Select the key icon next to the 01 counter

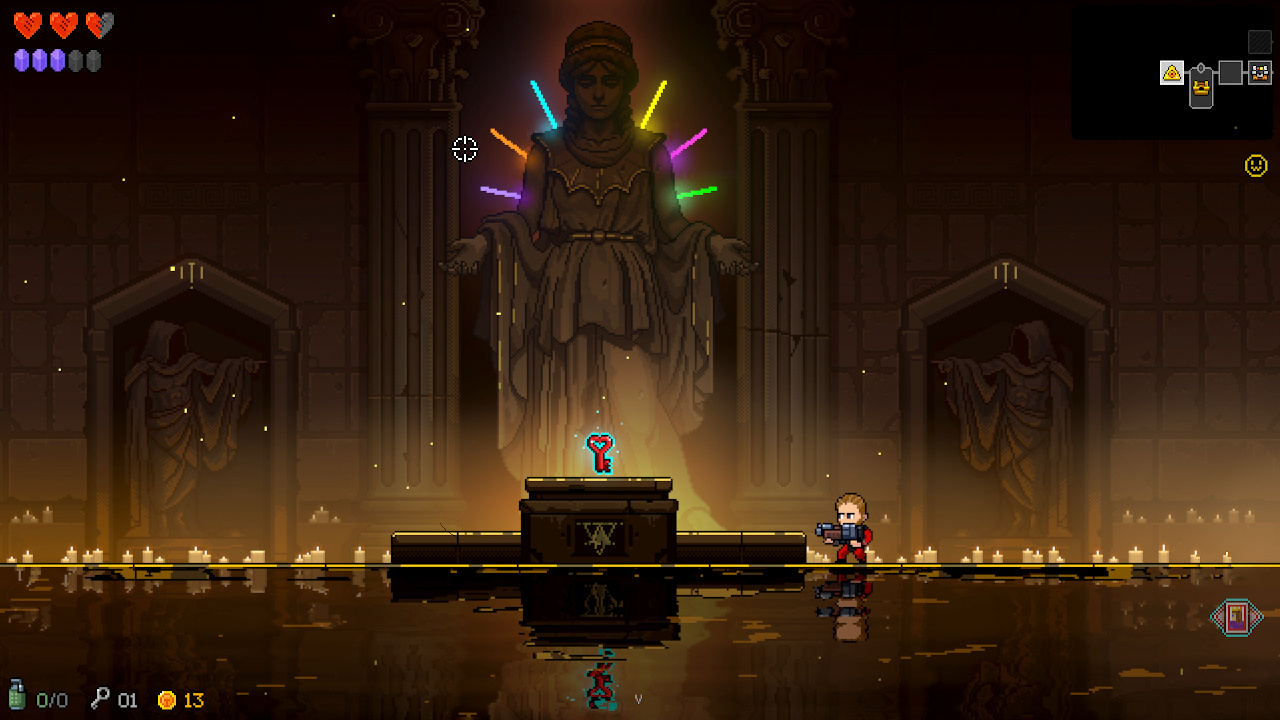click(101, 698)
